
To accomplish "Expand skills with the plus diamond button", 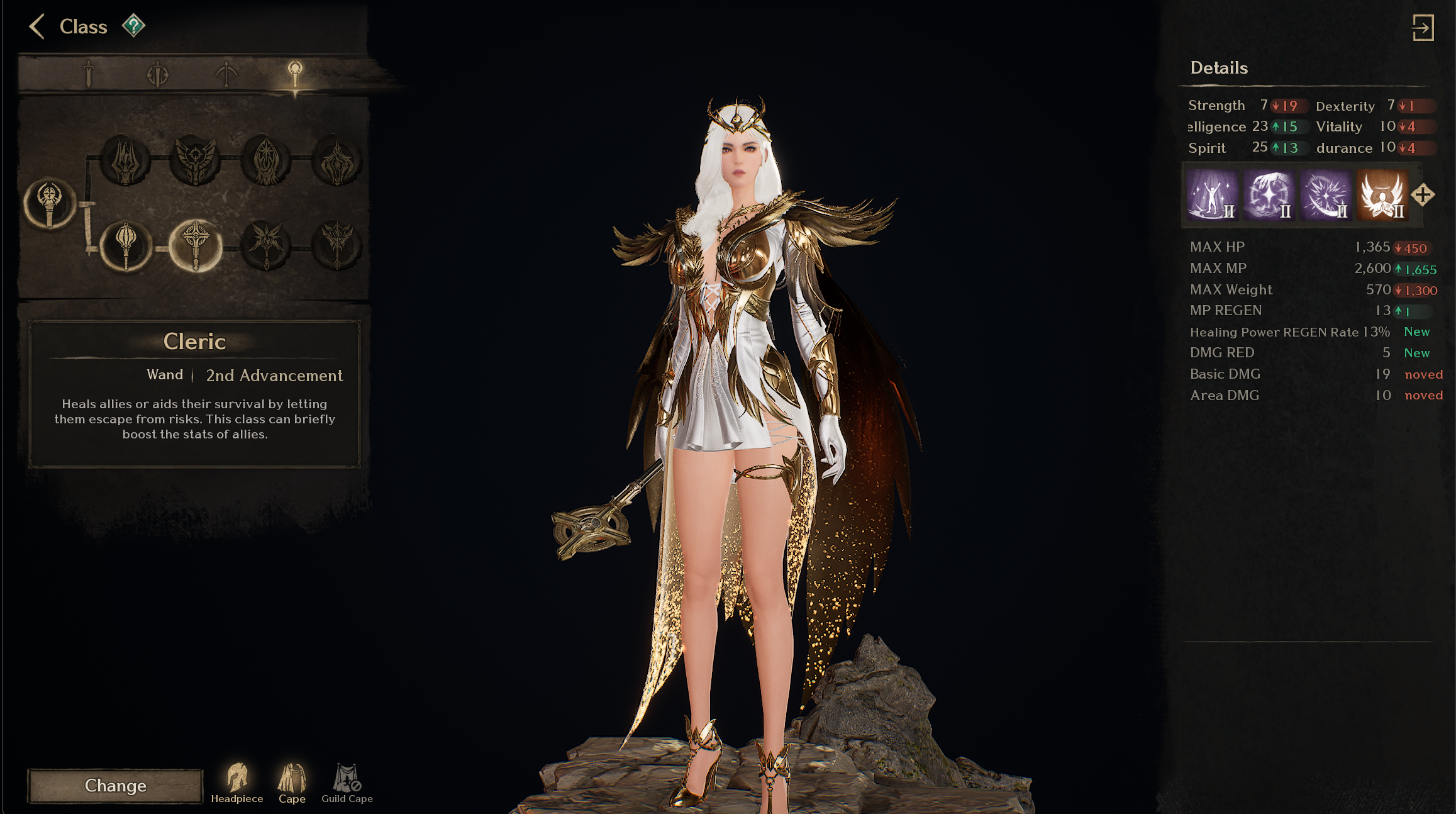I will (x=1423, y=195).
